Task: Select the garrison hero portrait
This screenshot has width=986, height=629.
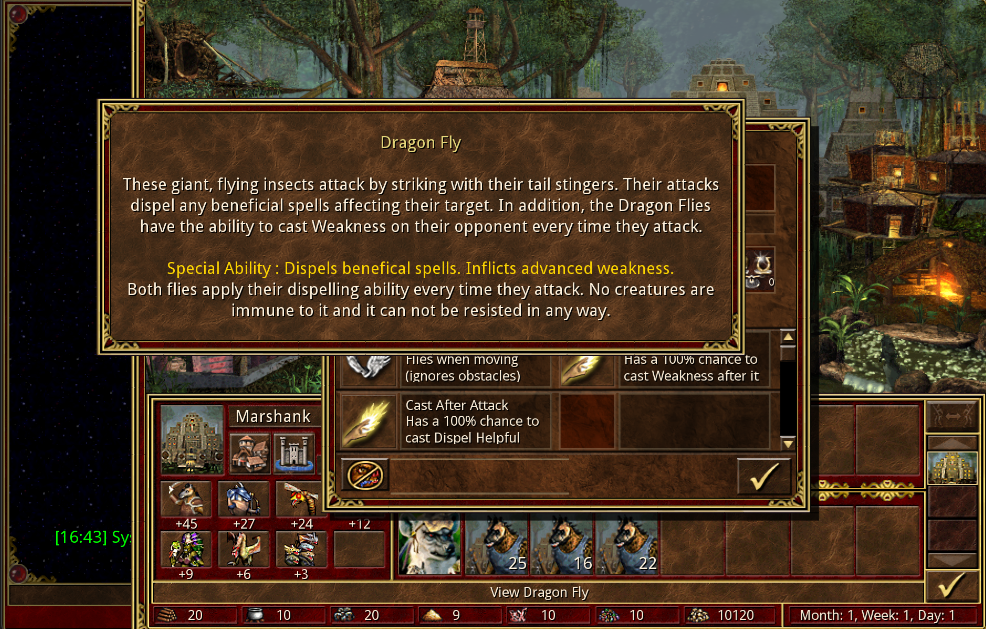Action: tap(430, 546)
